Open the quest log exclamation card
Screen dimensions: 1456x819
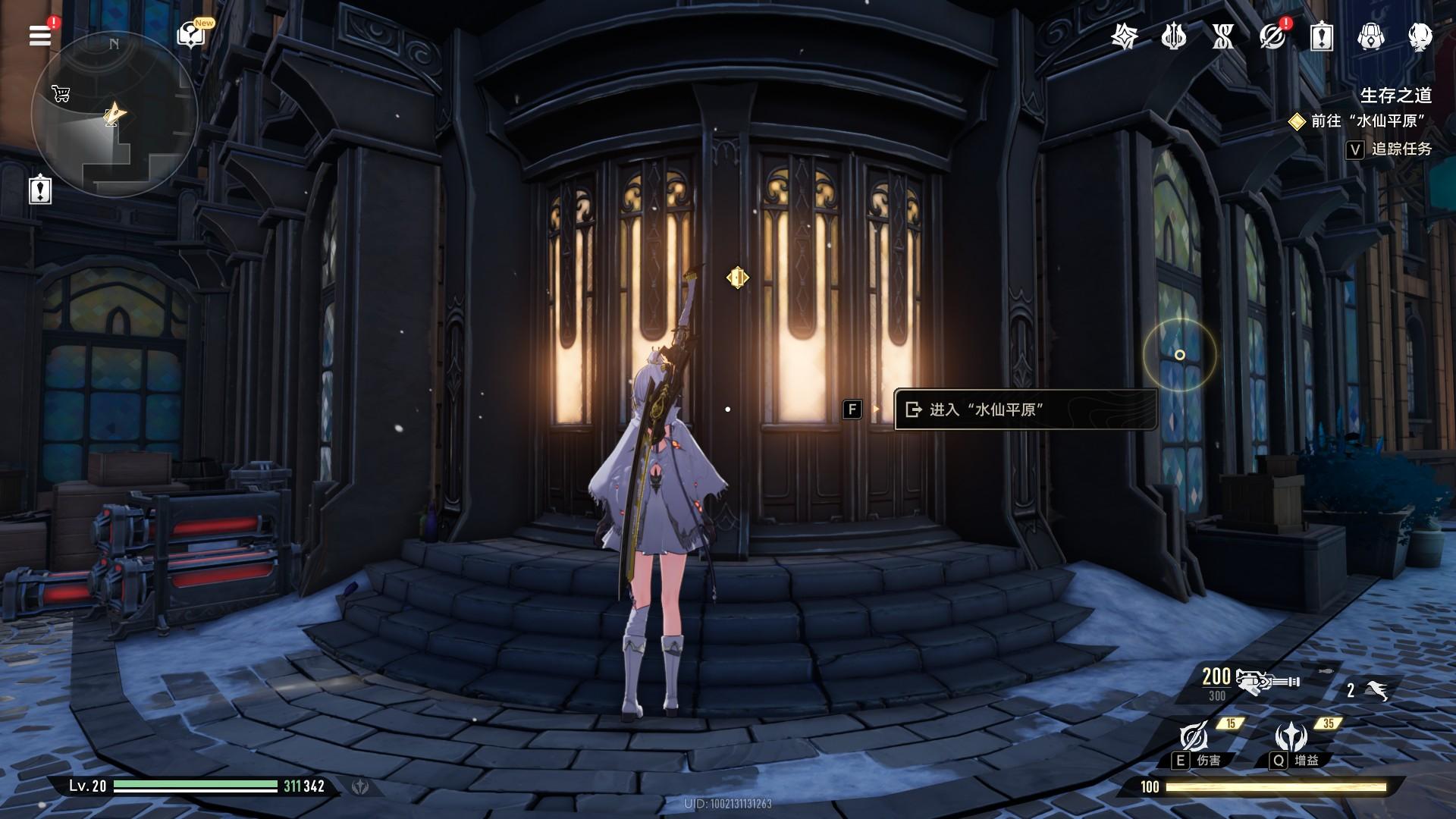point(1321,36)
